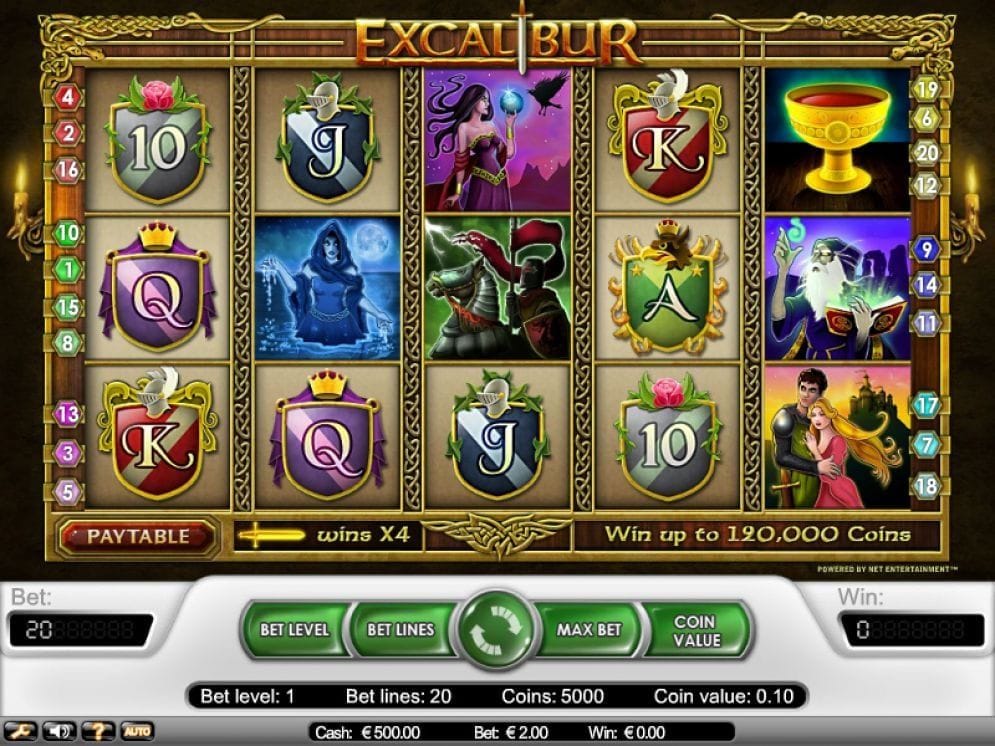
Task: Pick bet line 13 marker
Action: click(x=68, y=413)
